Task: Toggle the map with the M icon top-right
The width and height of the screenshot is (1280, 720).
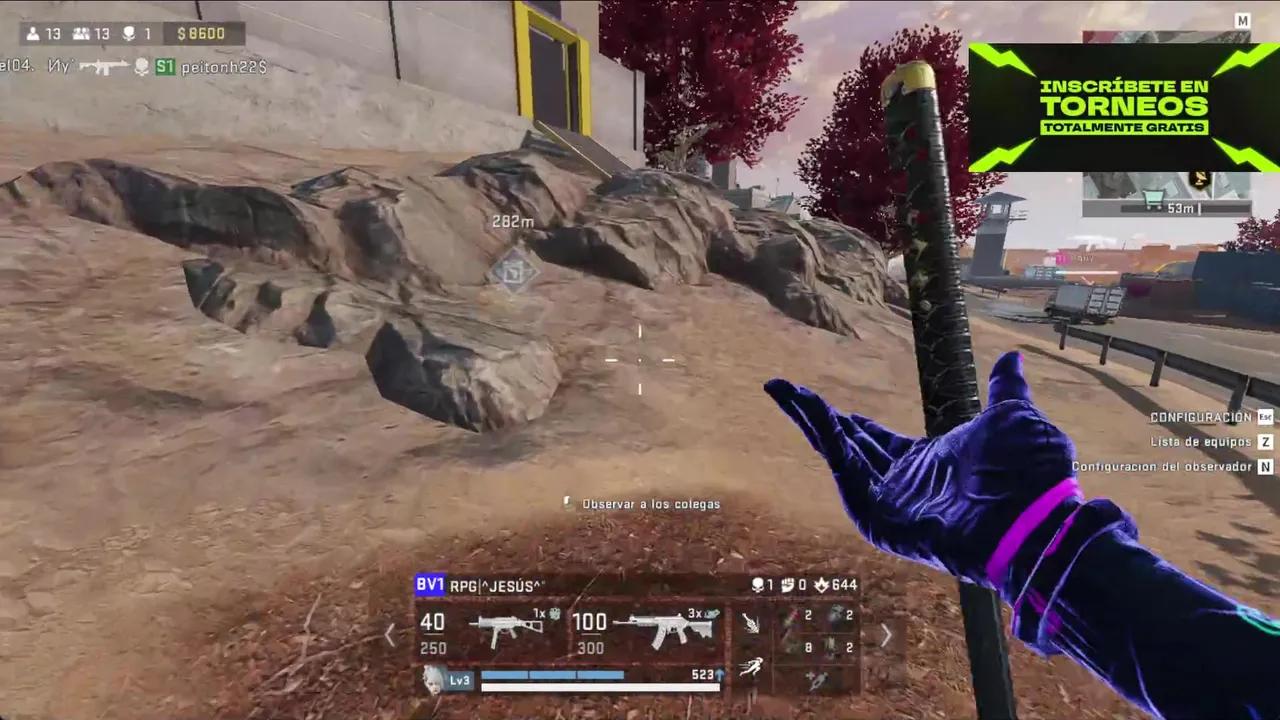Action: [x=1243, y=20]
